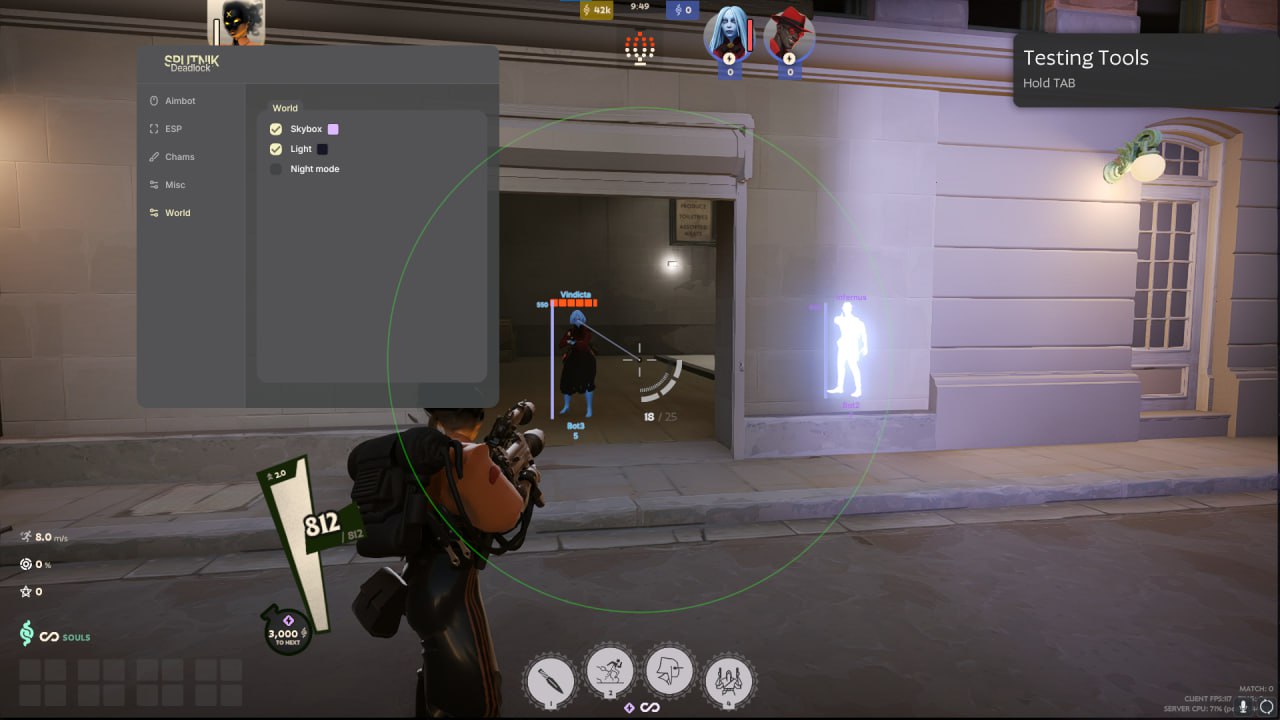Select the Chams category
Image resolution: width=1280 pixels, height=720 pixels.
click(x=179, y=157)
